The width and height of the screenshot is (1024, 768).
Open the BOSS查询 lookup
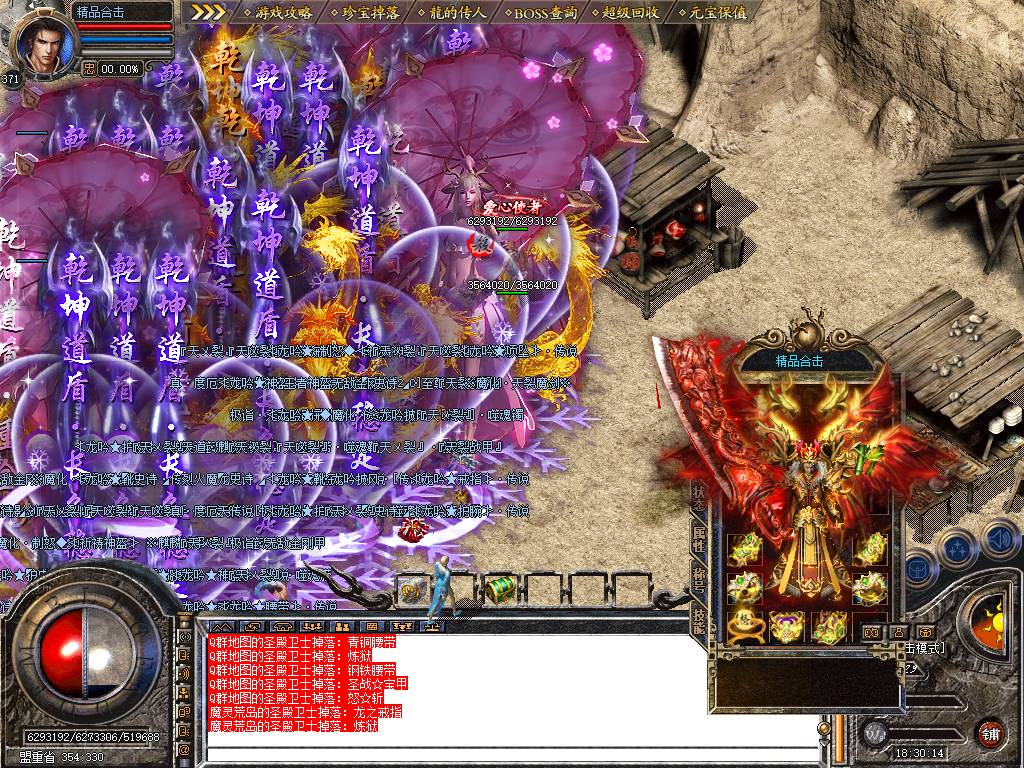545,13
